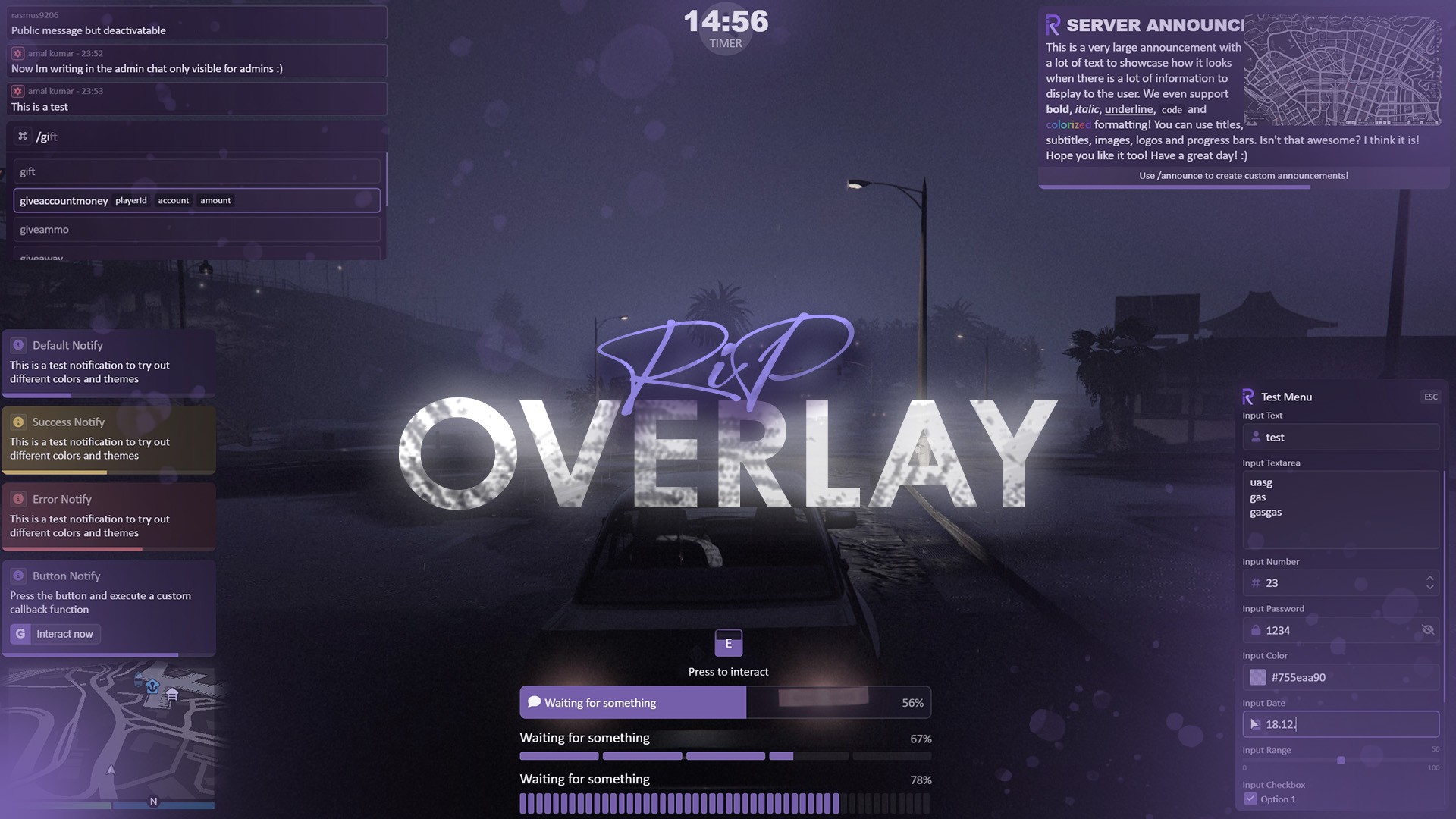The image size is (1456, 819).
Task: Uncheck the Option 1 checkbox
Action: [x=1250, y=799]
